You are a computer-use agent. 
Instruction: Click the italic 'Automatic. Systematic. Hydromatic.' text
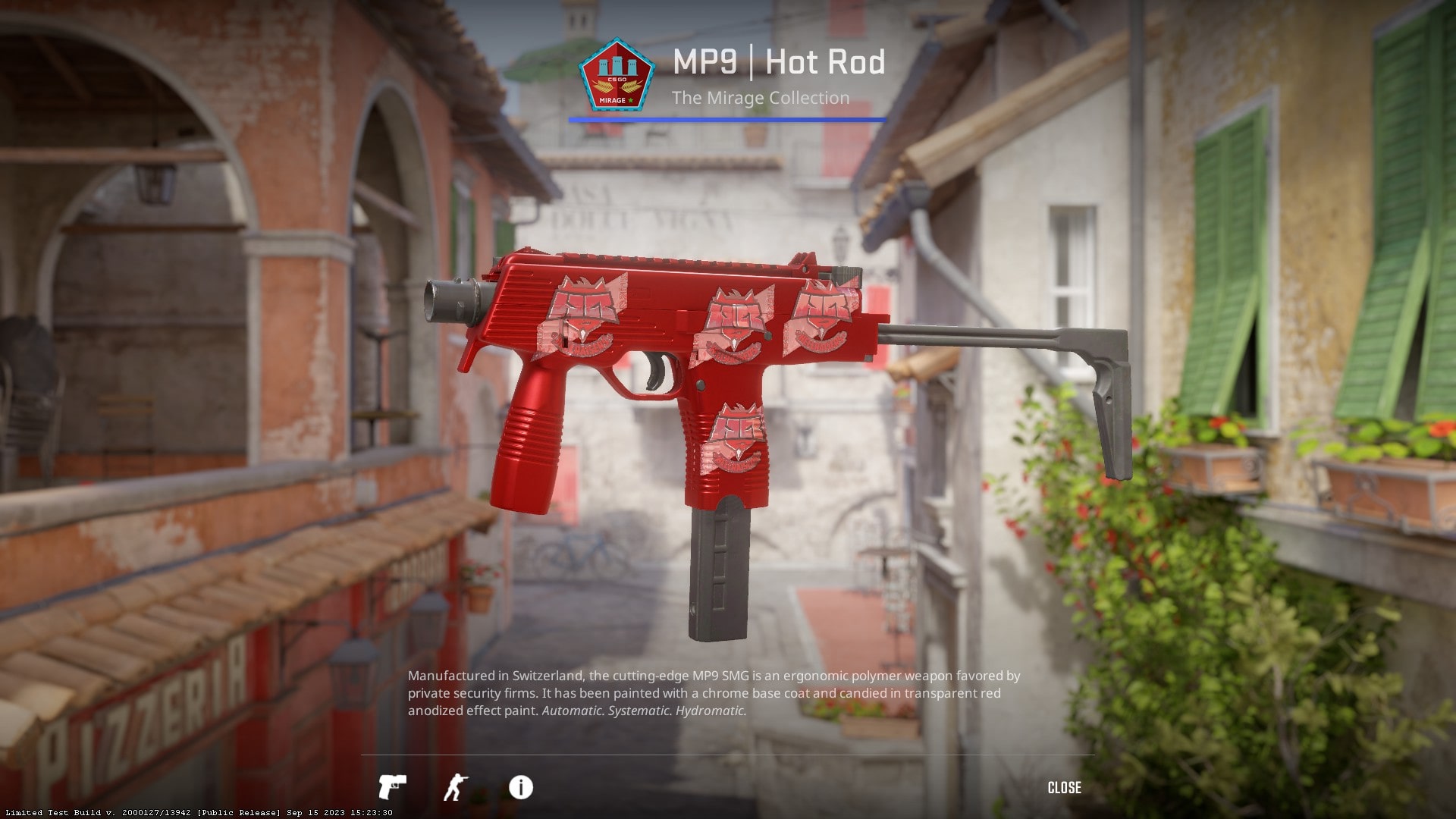click(x=643, y=711)
